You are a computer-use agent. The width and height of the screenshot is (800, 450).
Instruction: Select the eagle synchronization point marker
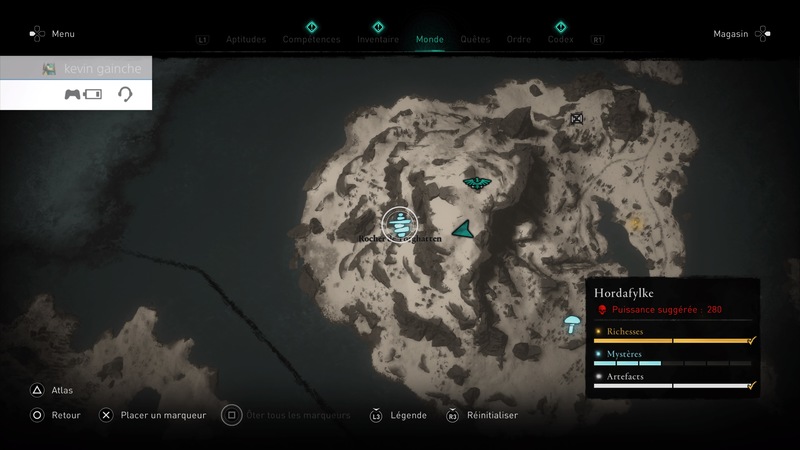click(x=477, y=183)
